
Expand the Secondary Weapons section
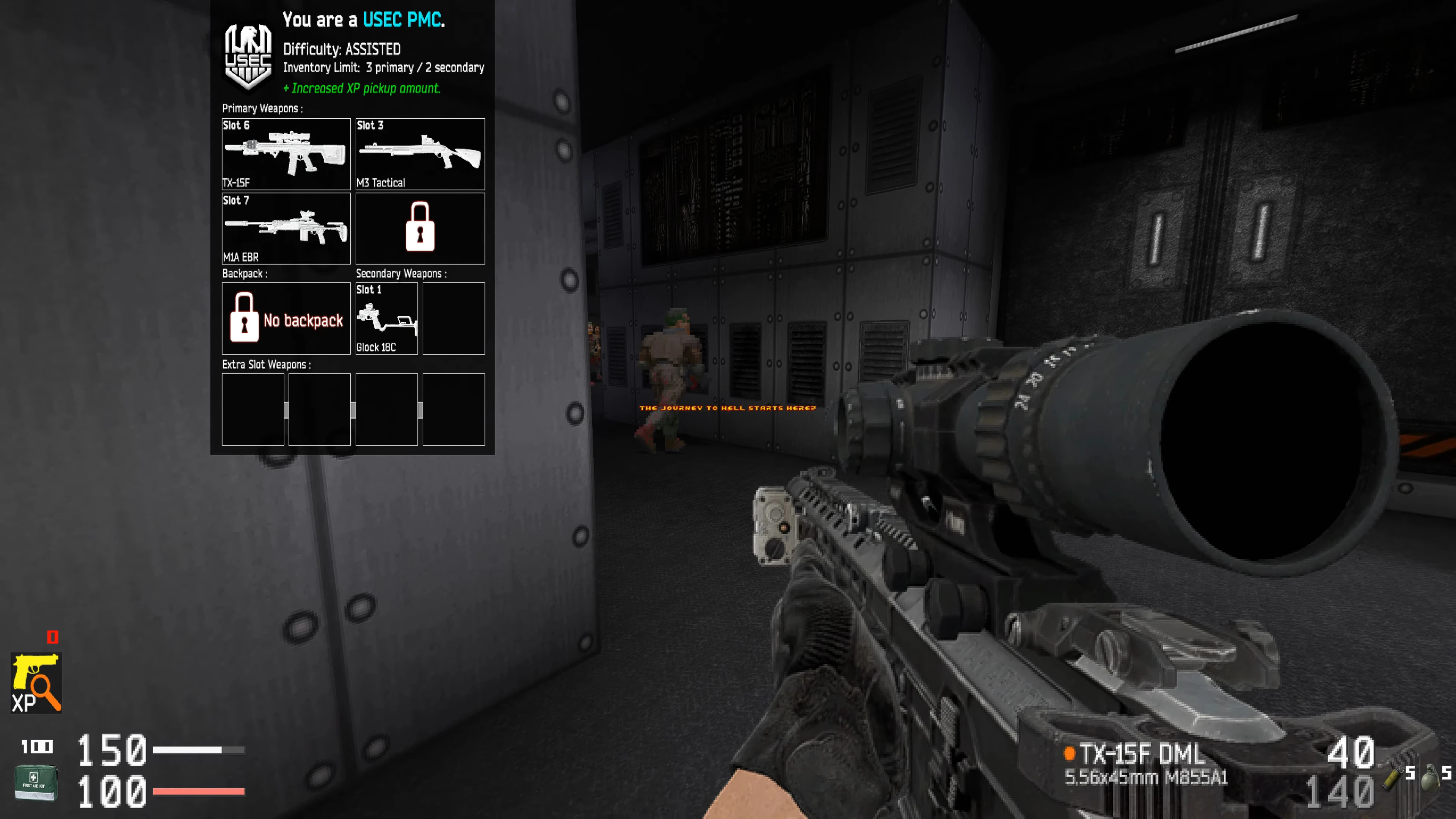401,273
